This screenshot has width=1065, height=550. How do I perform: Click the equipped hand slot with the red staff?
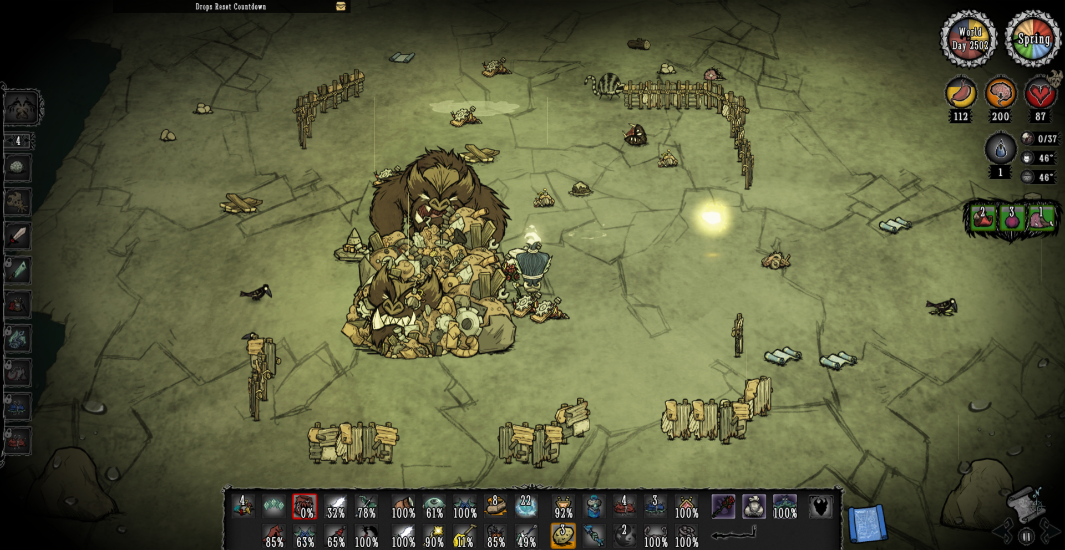tap(723, 507)
